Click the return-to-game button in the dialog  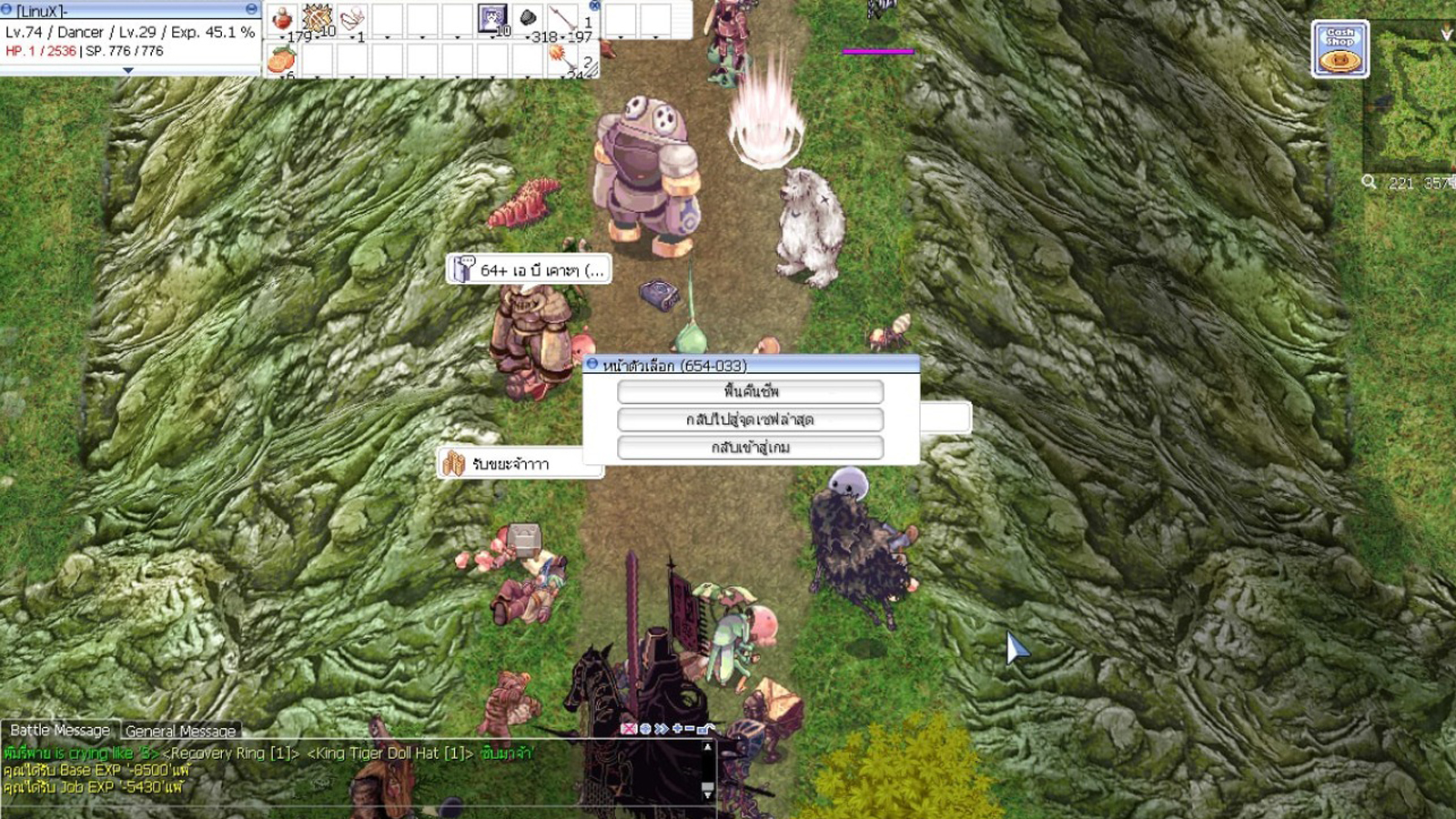(x=751, y=447)
